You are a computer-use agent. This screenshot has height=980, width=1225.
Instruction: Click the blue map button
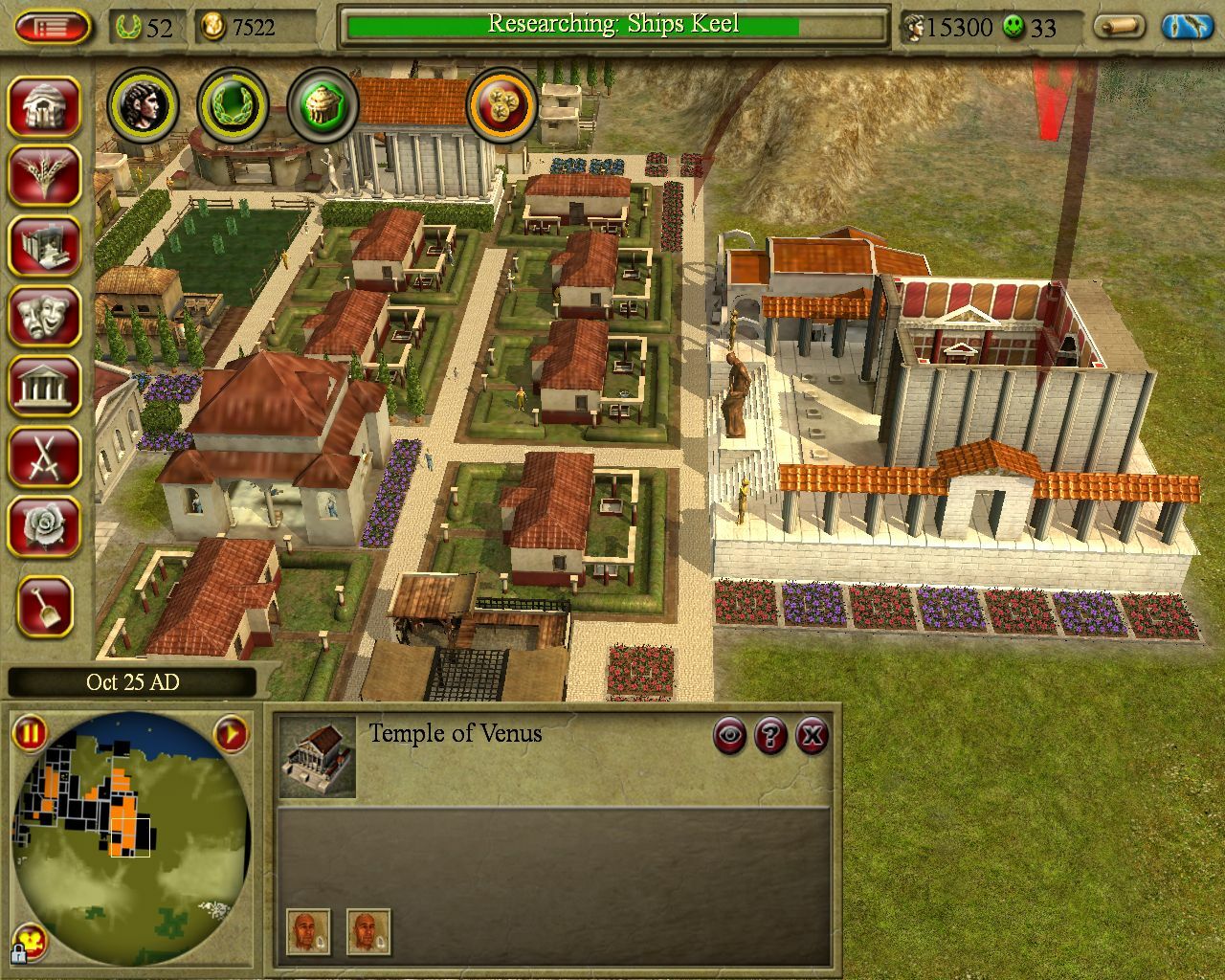(x=1187, y=27)
